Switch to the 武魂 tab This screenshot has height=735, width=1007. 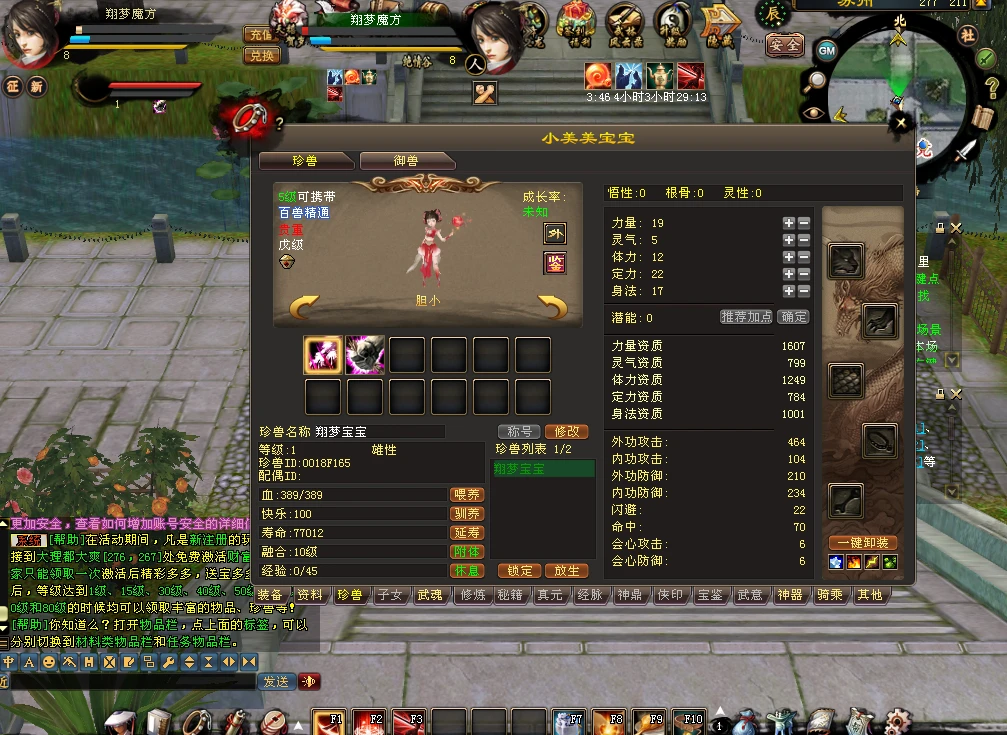pyautogui.click(x=430, y=595)
